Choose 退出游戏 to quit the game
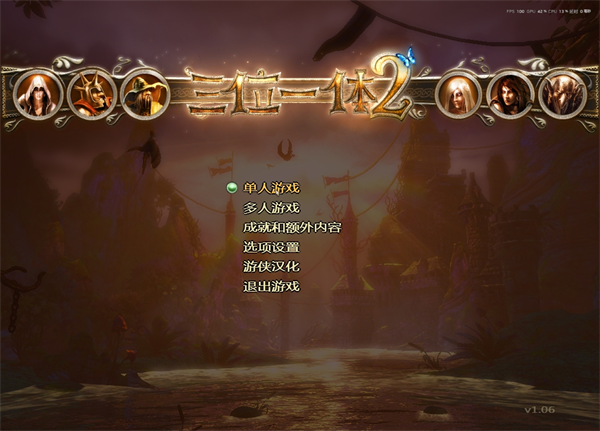The width and height of the screenshot is (600, 431). (x=271, y=287)
